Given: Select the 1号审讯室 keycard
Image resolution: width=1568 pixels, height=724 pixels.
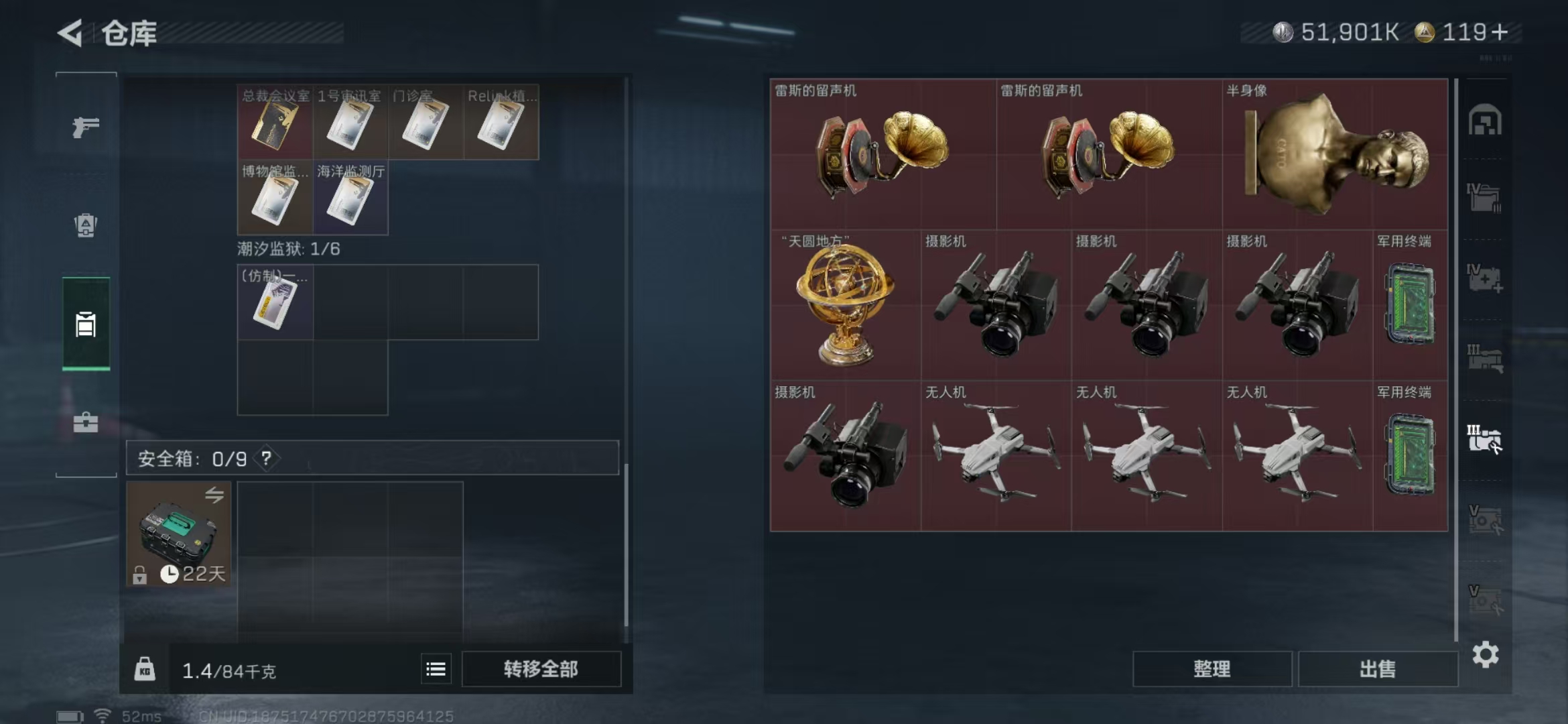Looking at the screenshot, I should (x=350, y=123).
